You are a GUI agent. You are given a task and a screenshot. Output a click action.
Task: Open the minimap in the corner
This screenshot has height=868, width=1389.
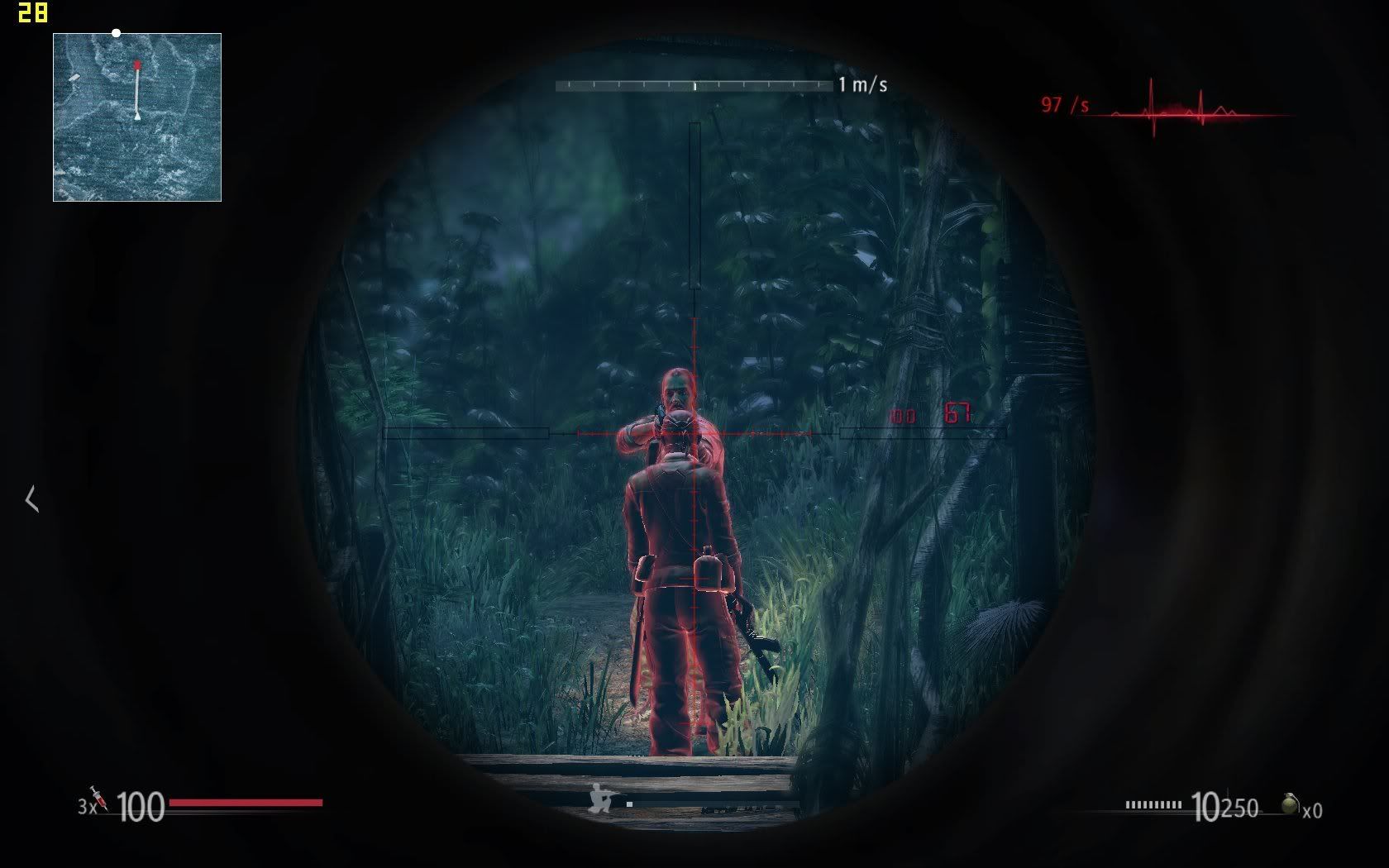[x=137, y=117]
